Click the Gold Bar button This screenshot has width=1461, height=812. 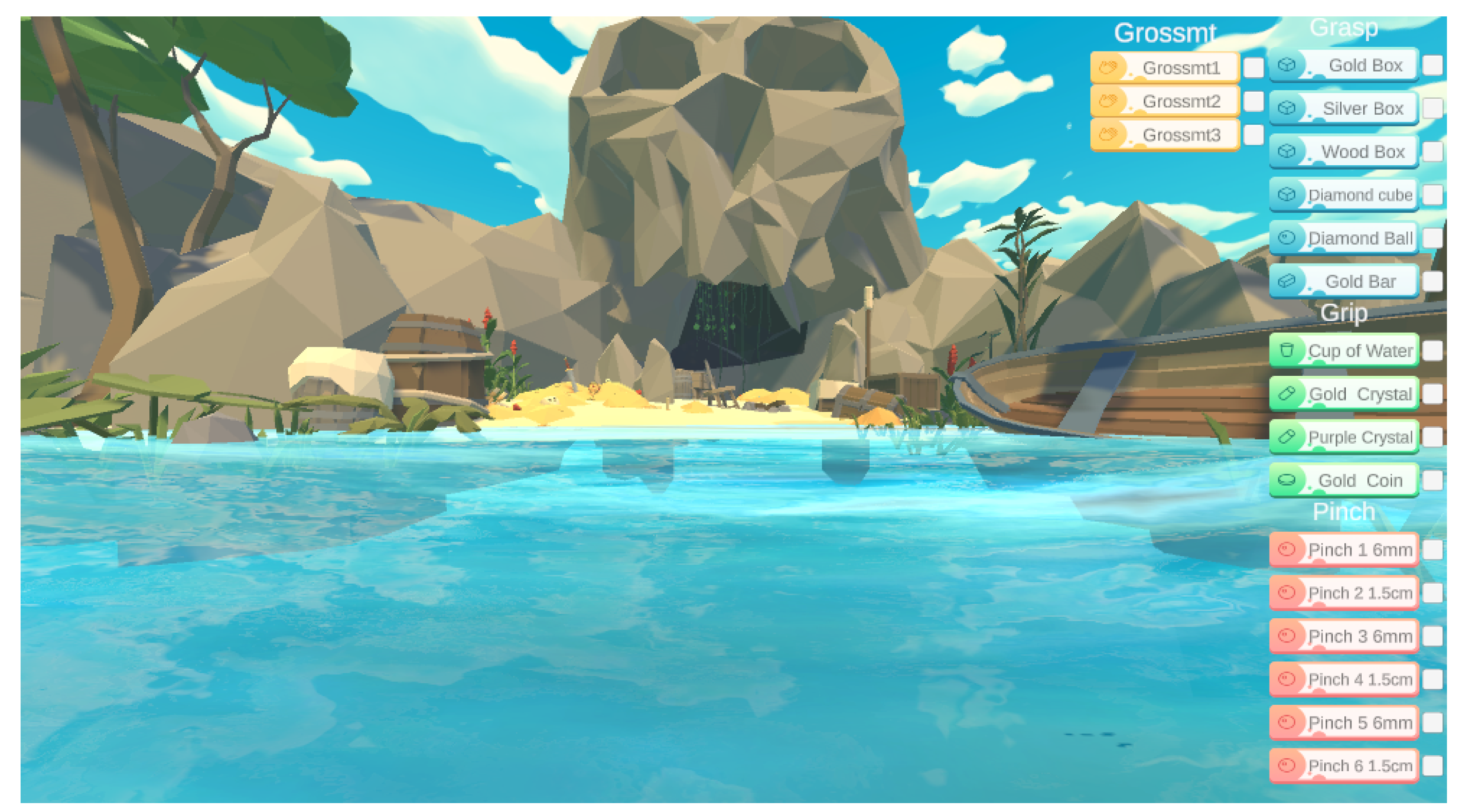[x=1343, y=281]
